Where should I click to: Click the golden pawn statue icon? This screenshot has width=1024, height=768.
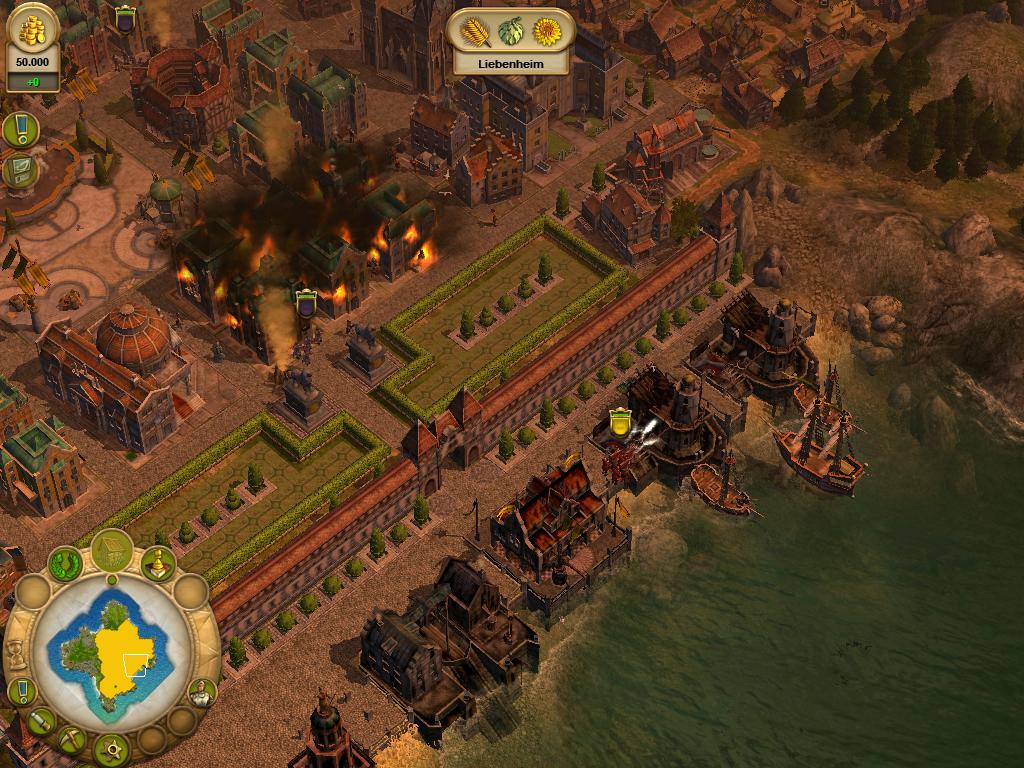pos(157,565)
